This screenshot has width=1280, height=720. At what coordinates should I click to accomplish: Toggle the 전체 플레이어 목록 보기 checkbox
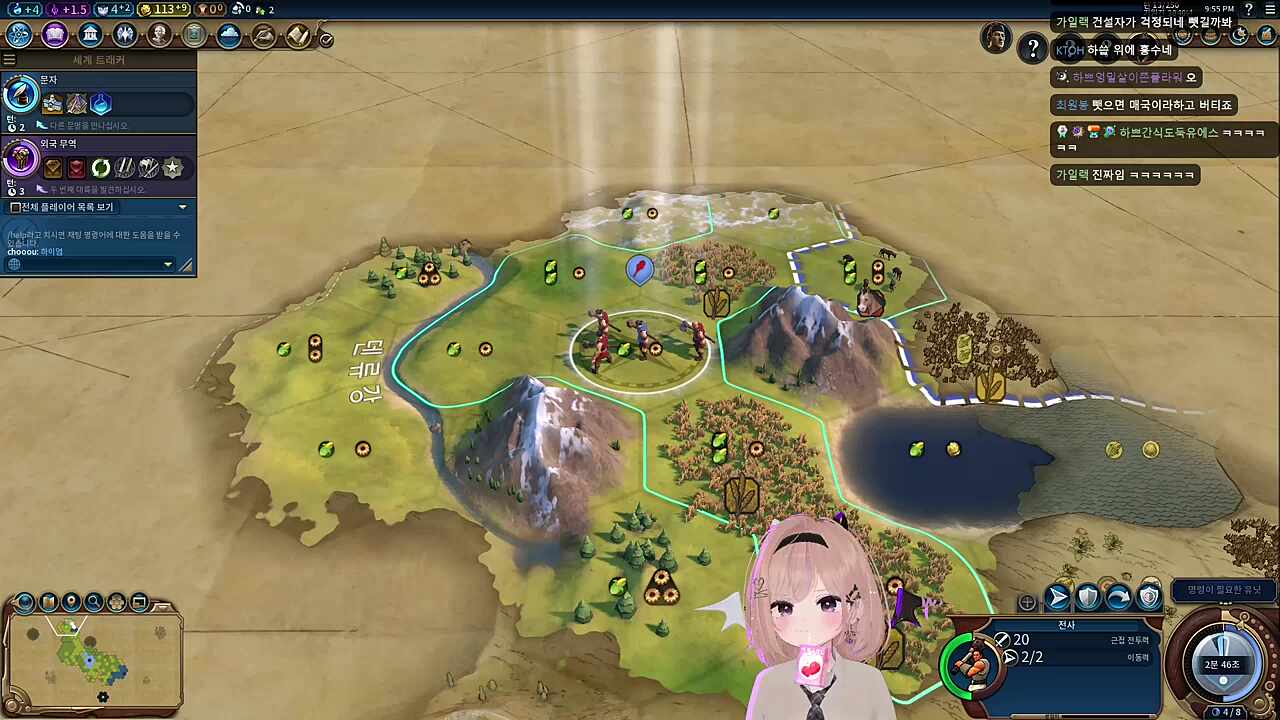coord(15,207)
